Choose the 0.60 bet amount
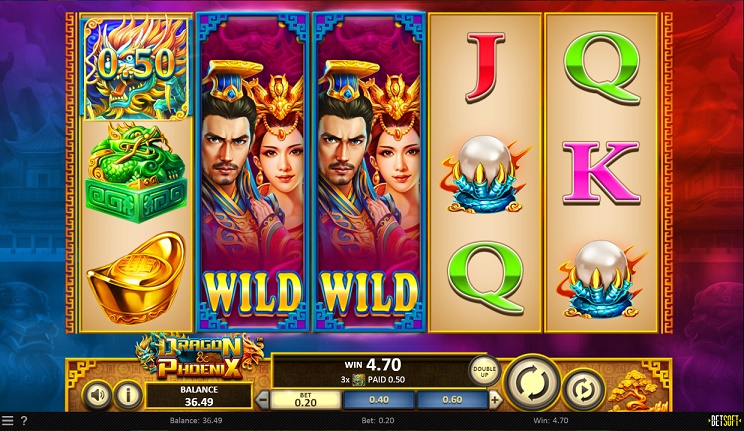744x431 pixels. 452,400
